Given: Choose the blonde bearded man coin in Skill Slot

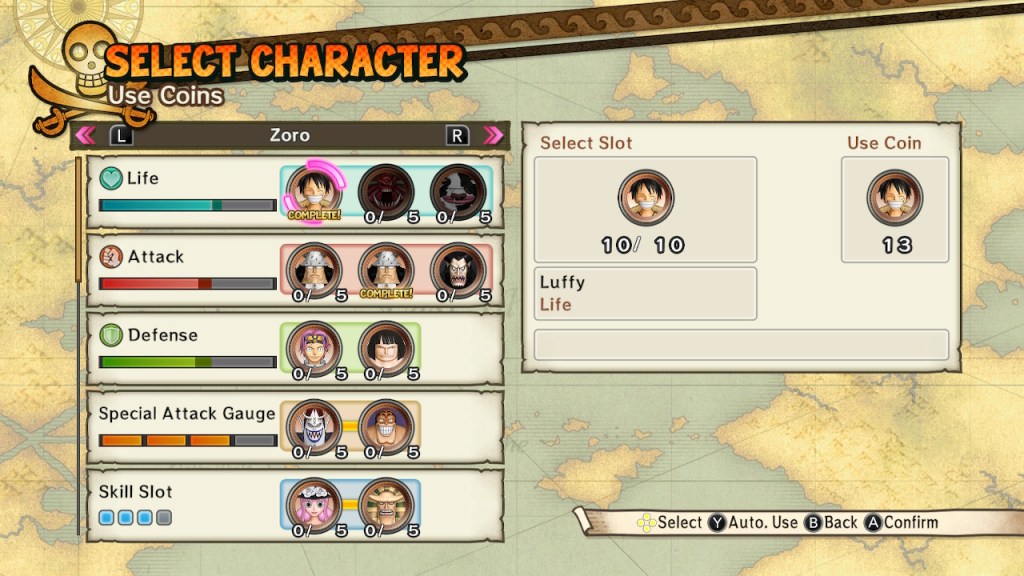Looking at the screenshot, I should (386, 504).
